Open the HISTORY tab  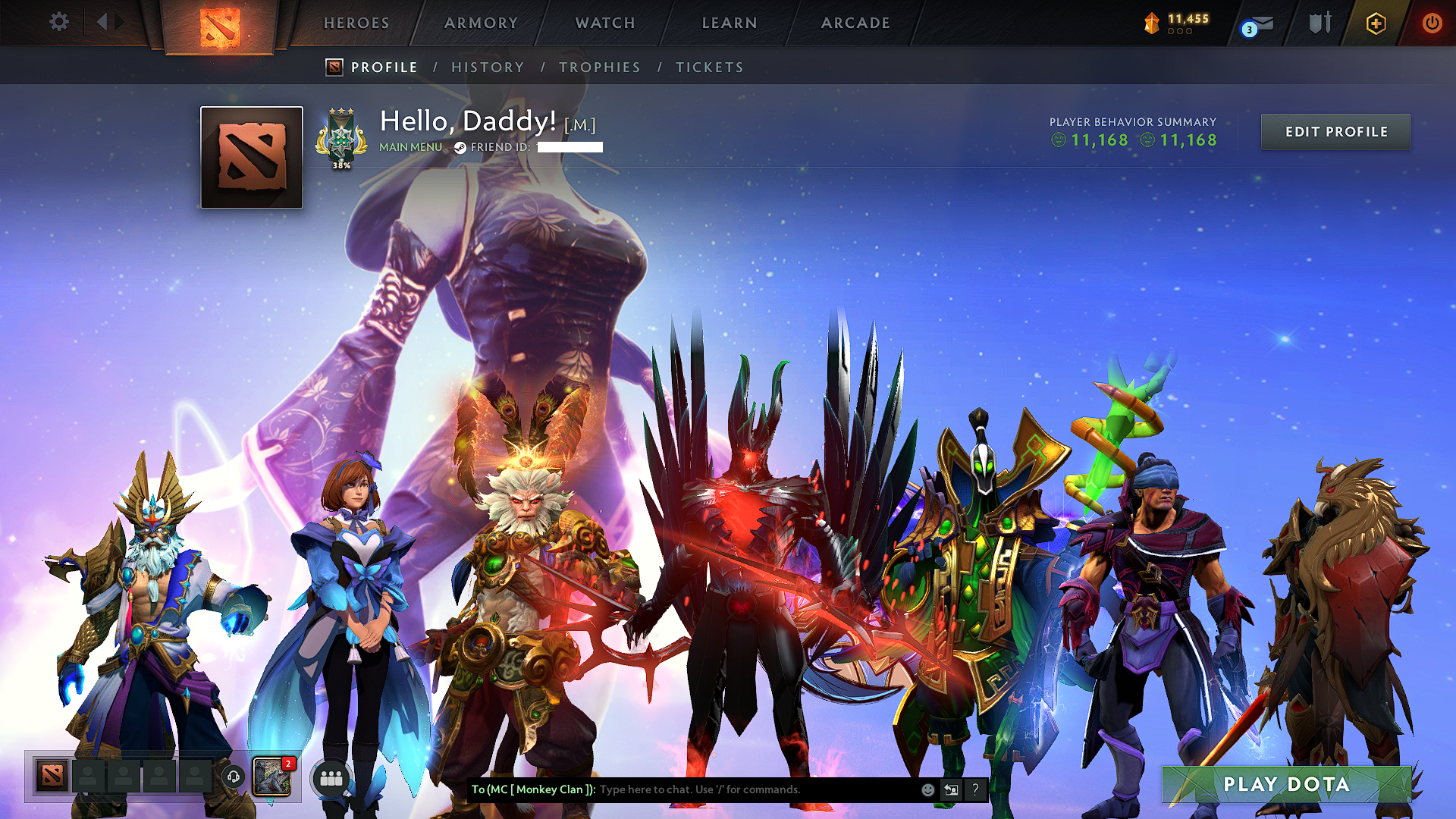pos(488,67)
